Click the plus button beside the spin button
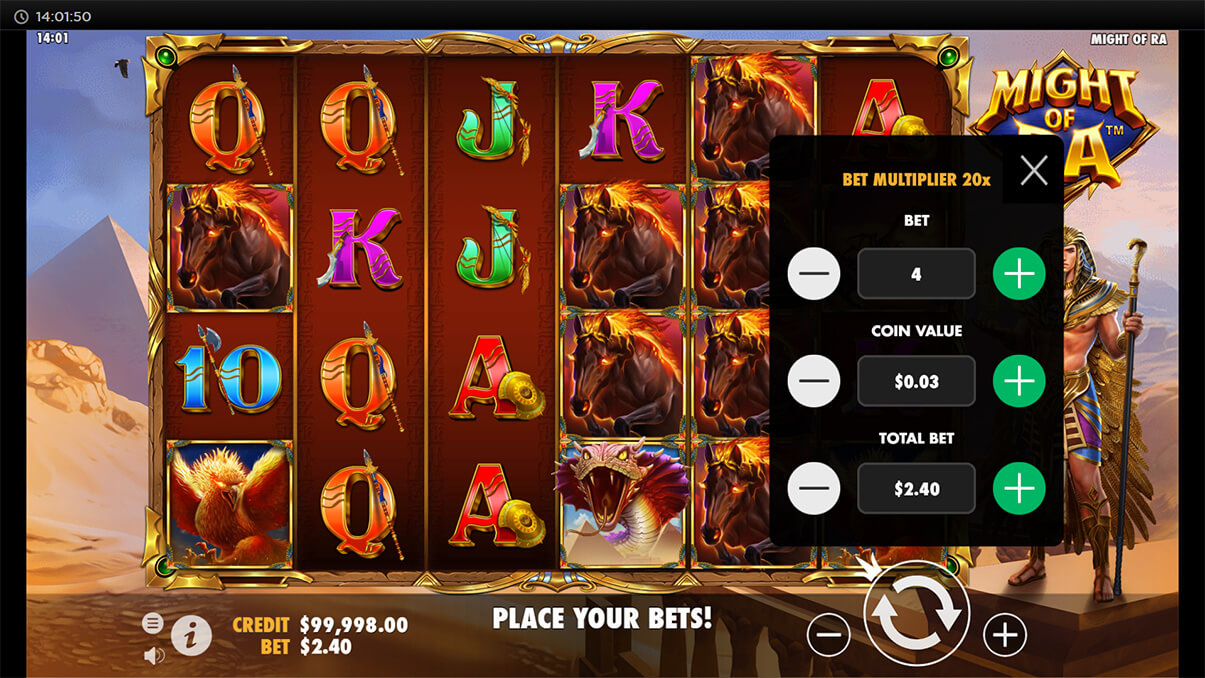Viewport: 1205px width, 678px height. coord(1005,634)
